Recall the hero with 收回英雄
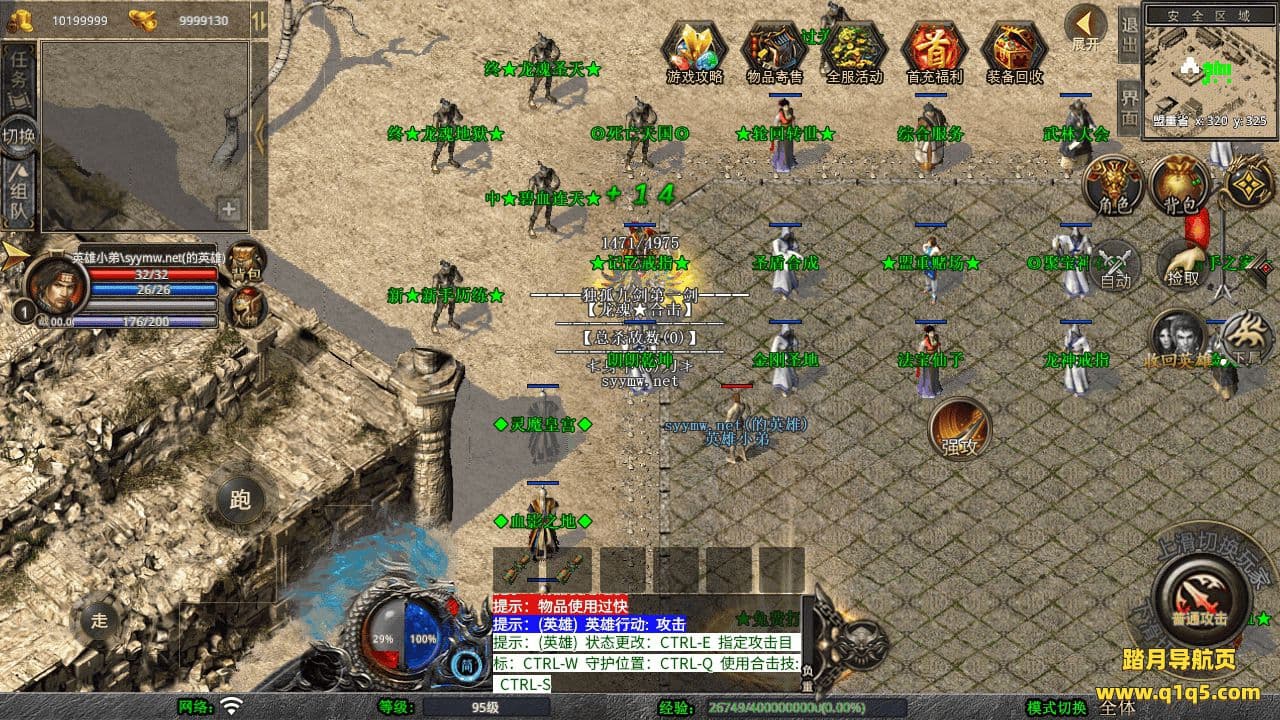The width and height of the screenshot is (1280, 720). coord(1177,338)
